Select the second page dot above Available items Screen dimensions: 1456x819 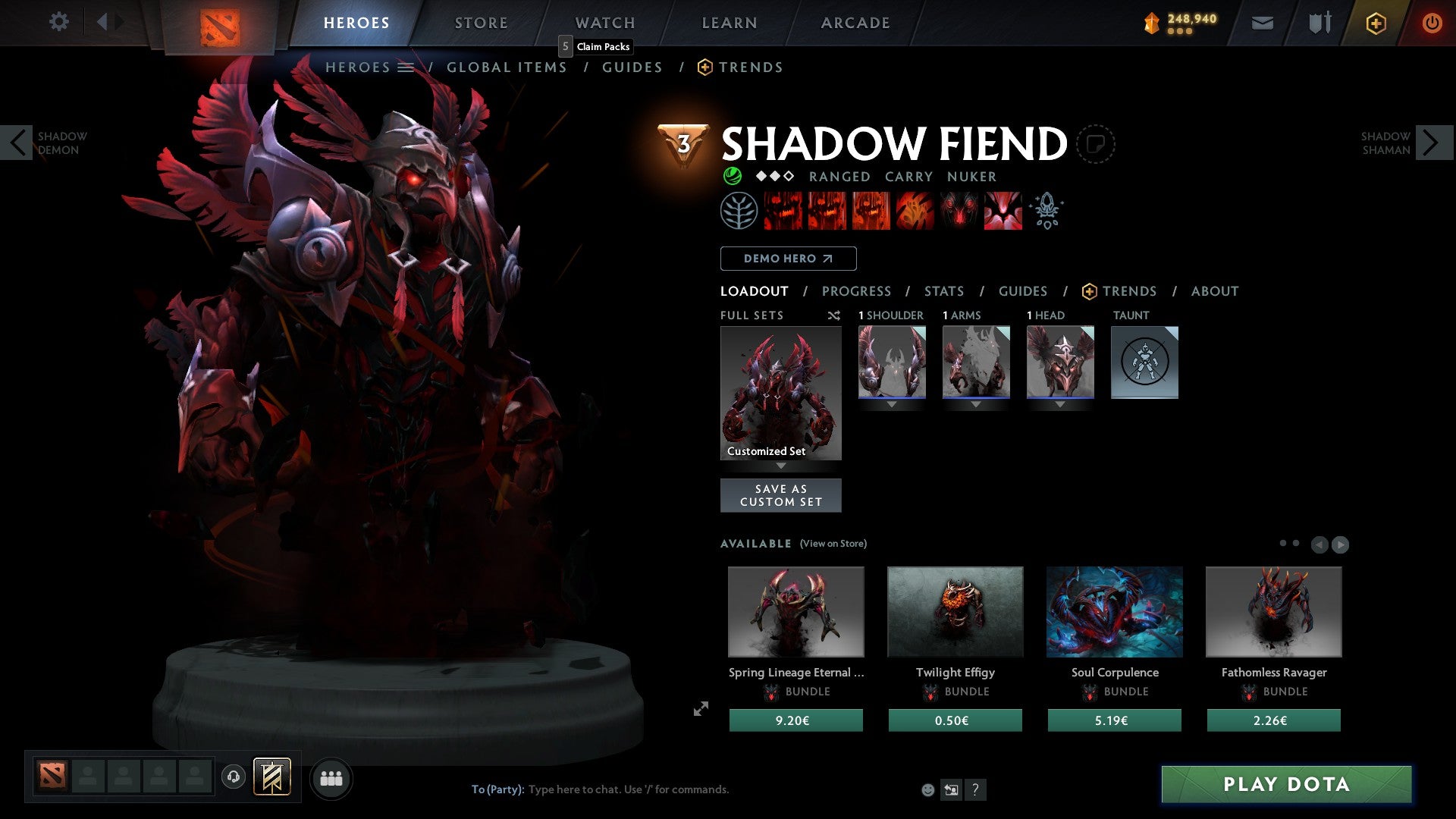(x=1297, y=544)
